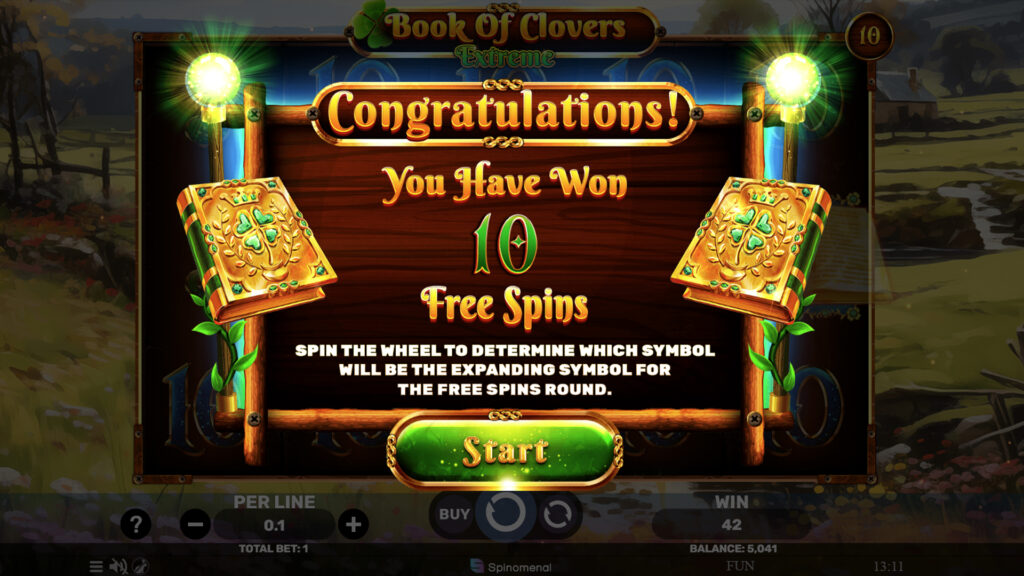Open the hamburger menu
1024x576 pixels.
pyautogui.click(x=96, y=566)
